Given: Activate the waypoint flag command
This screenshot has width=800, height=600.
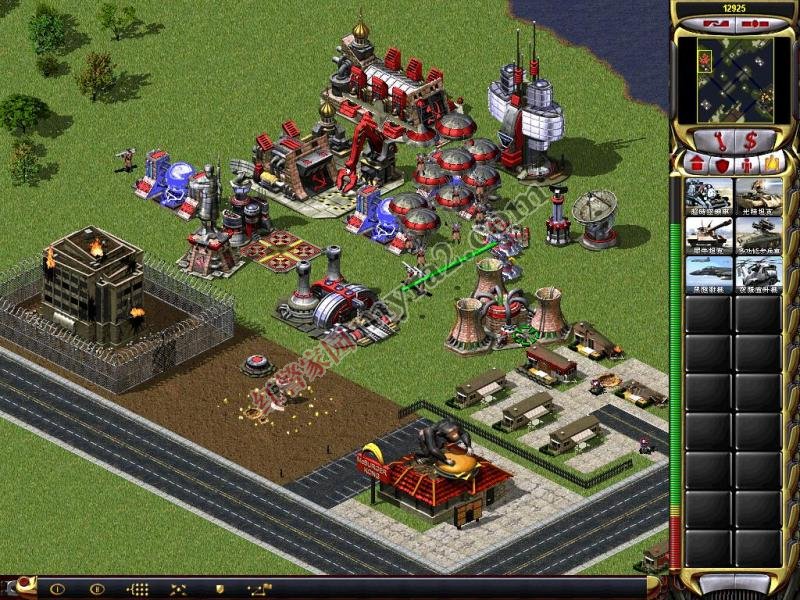Looking at the screenshot, I should click(x=260, y=589).
